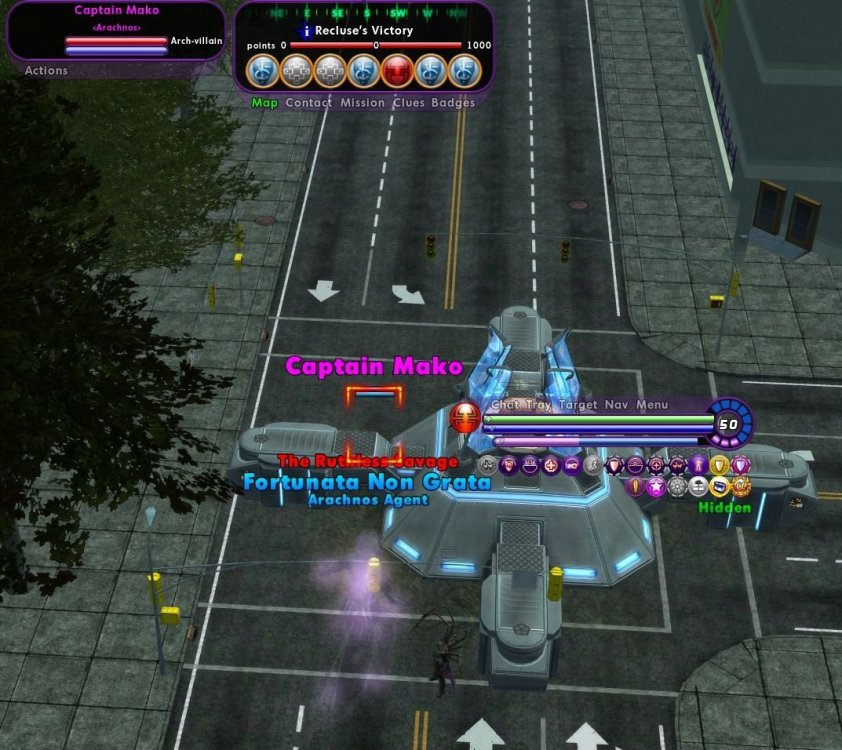Switch to the Map tab
Screen dimensions: 842x750
264,102
